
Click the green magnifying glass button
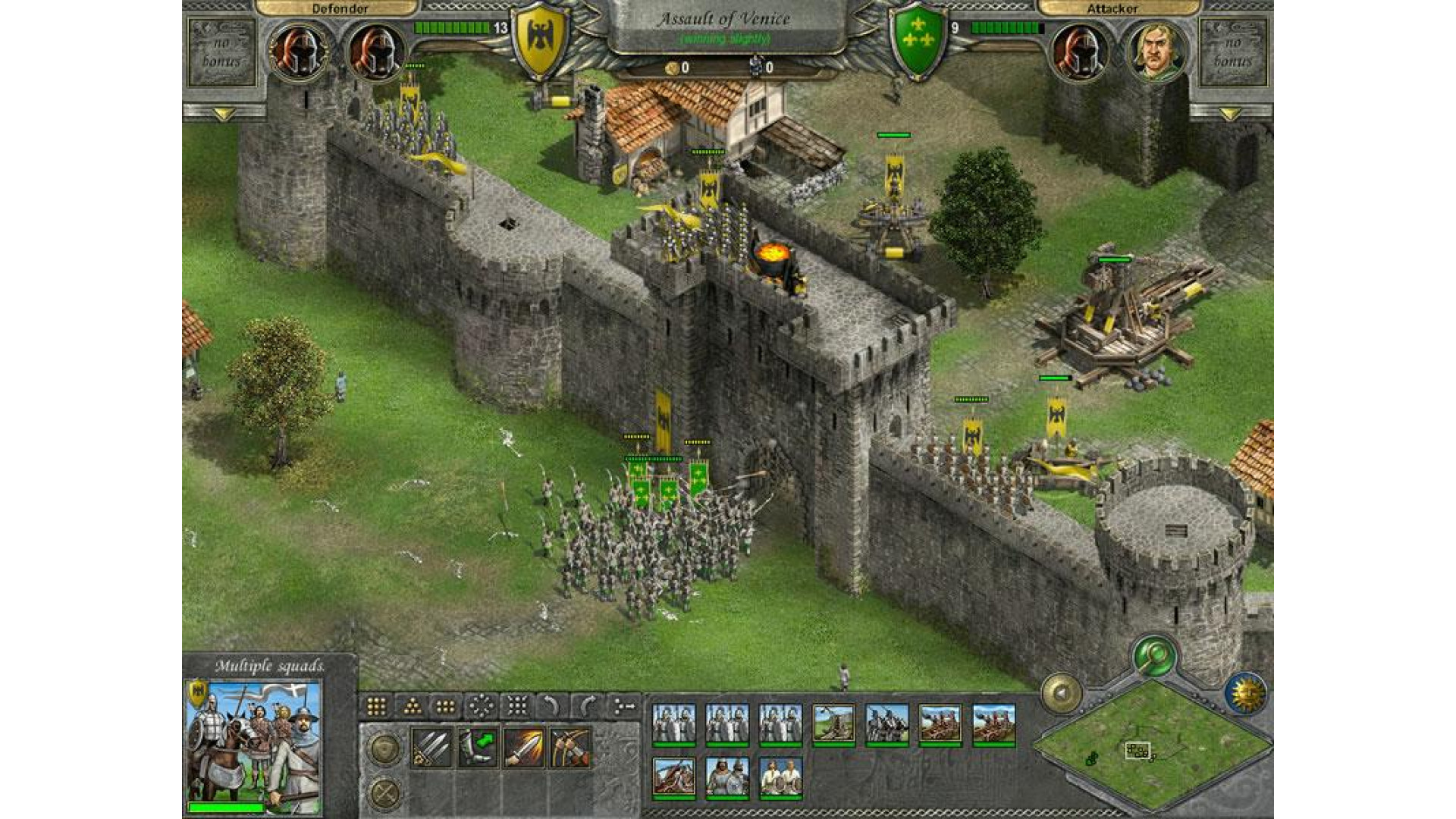(1154, 654)
